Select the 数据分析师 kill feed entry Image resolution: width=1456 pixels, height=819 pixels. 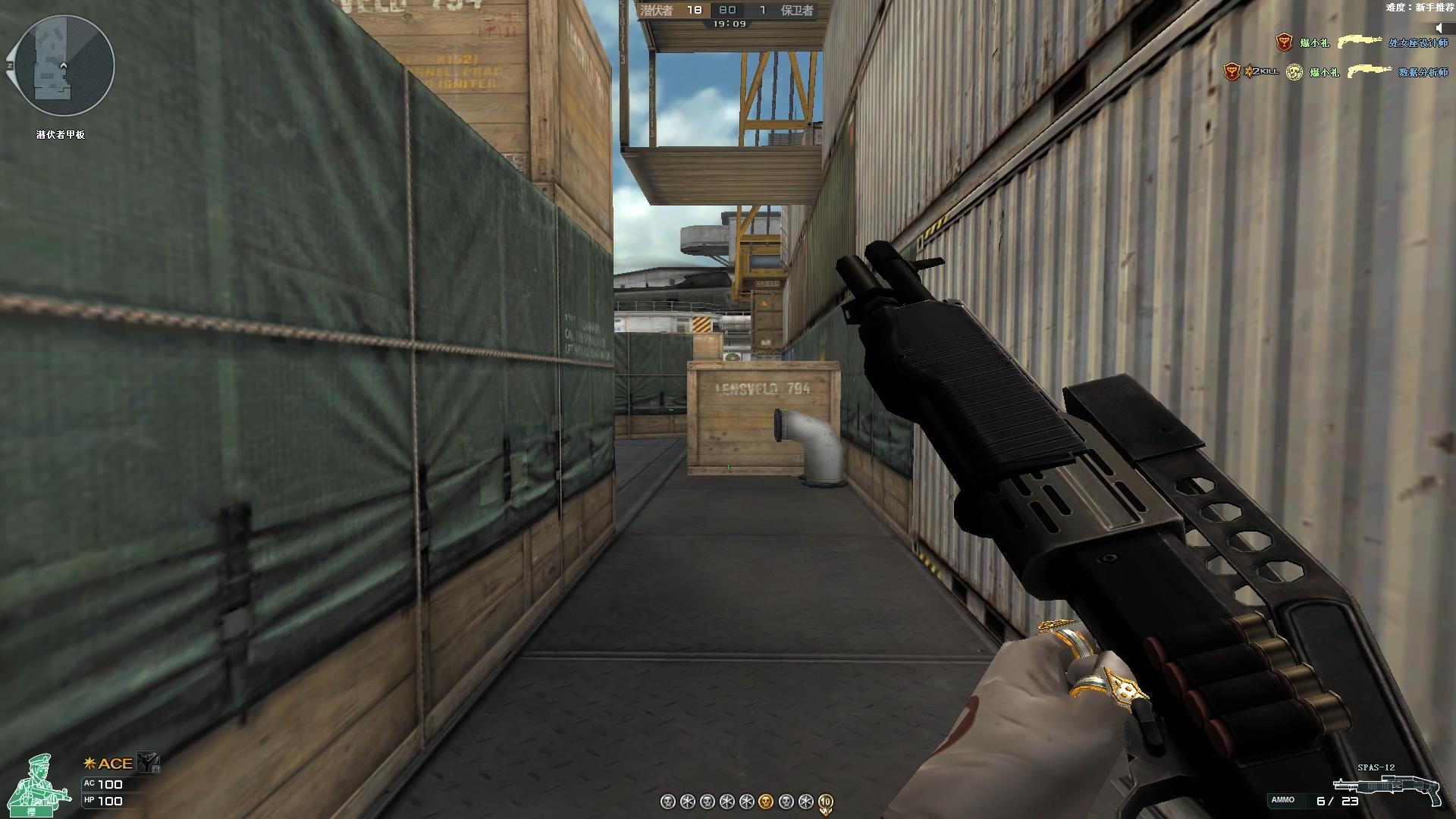coord(1423,73)
